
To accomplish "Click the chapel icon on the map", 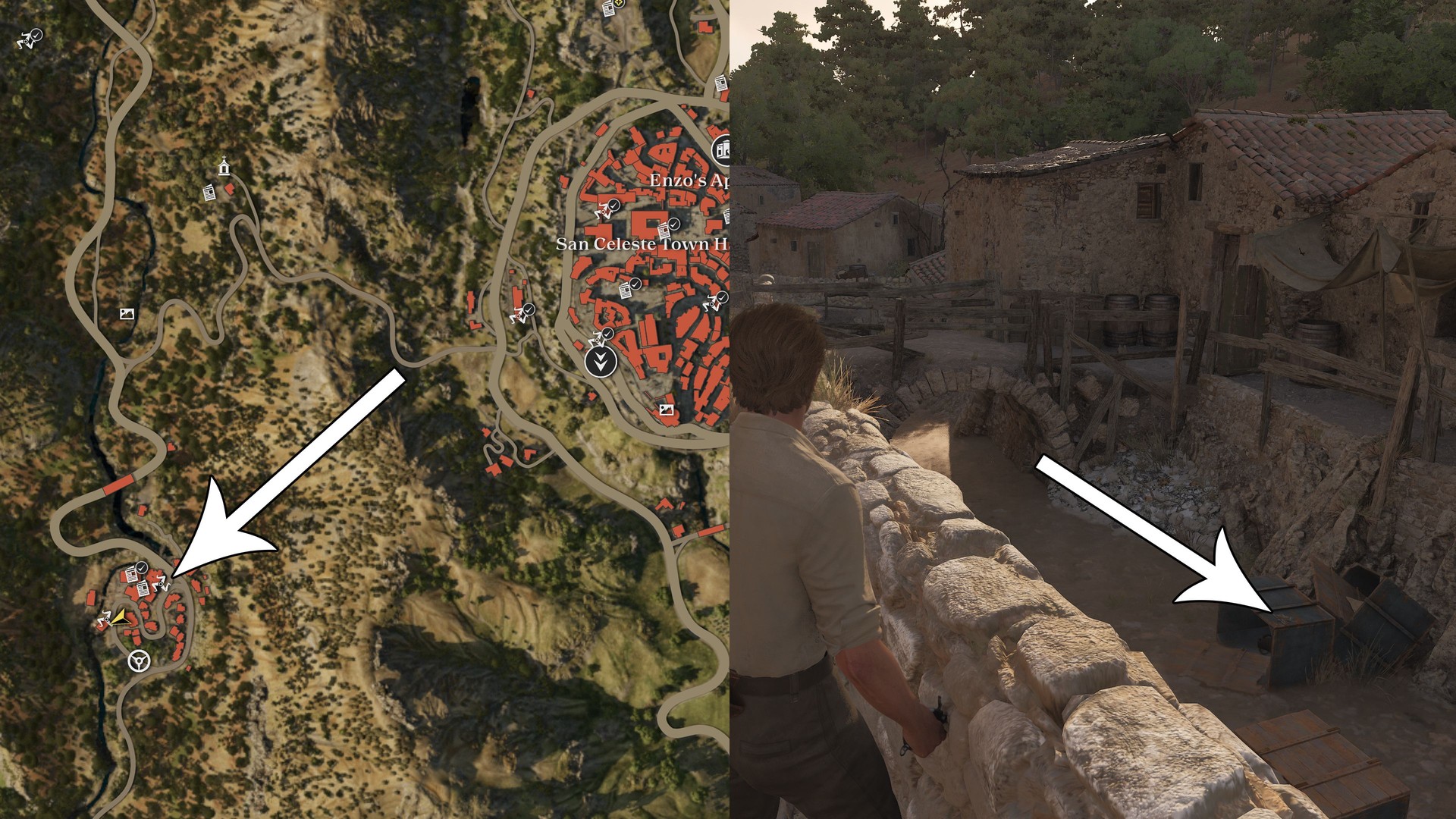I will [224, 166].
